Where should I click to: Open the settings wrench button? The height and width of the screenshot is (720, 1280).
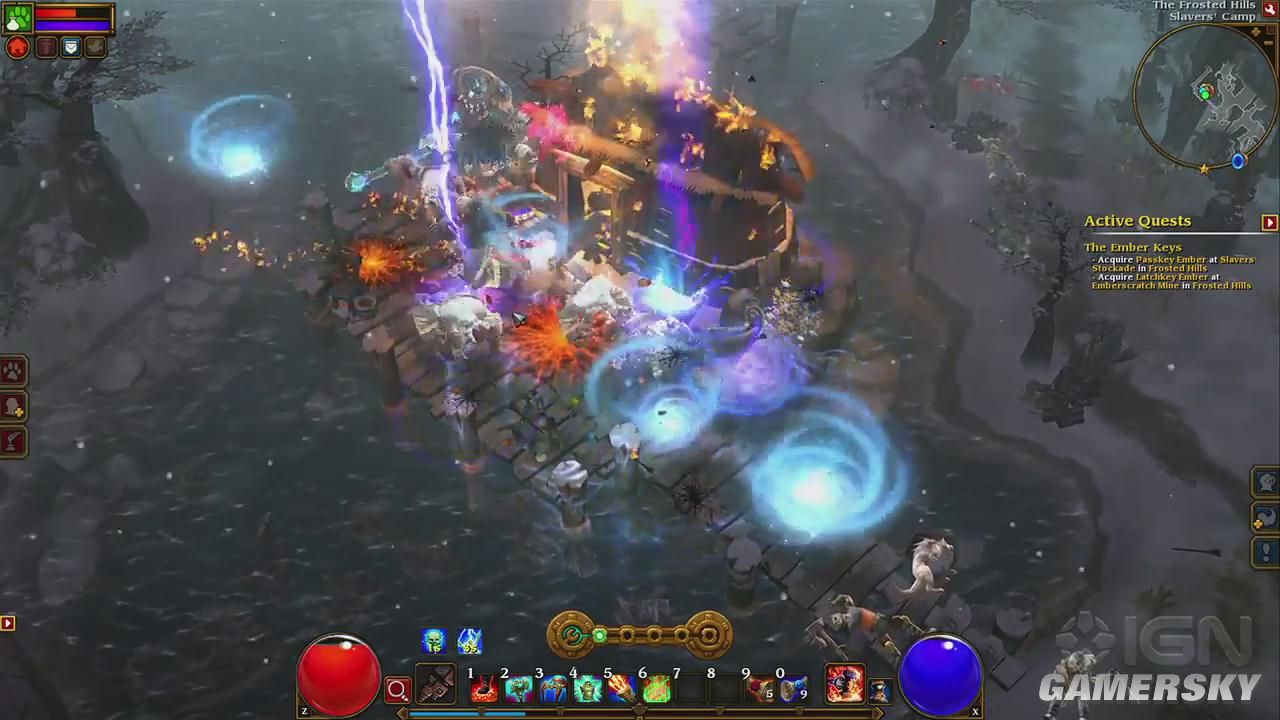coord(1270,9)
